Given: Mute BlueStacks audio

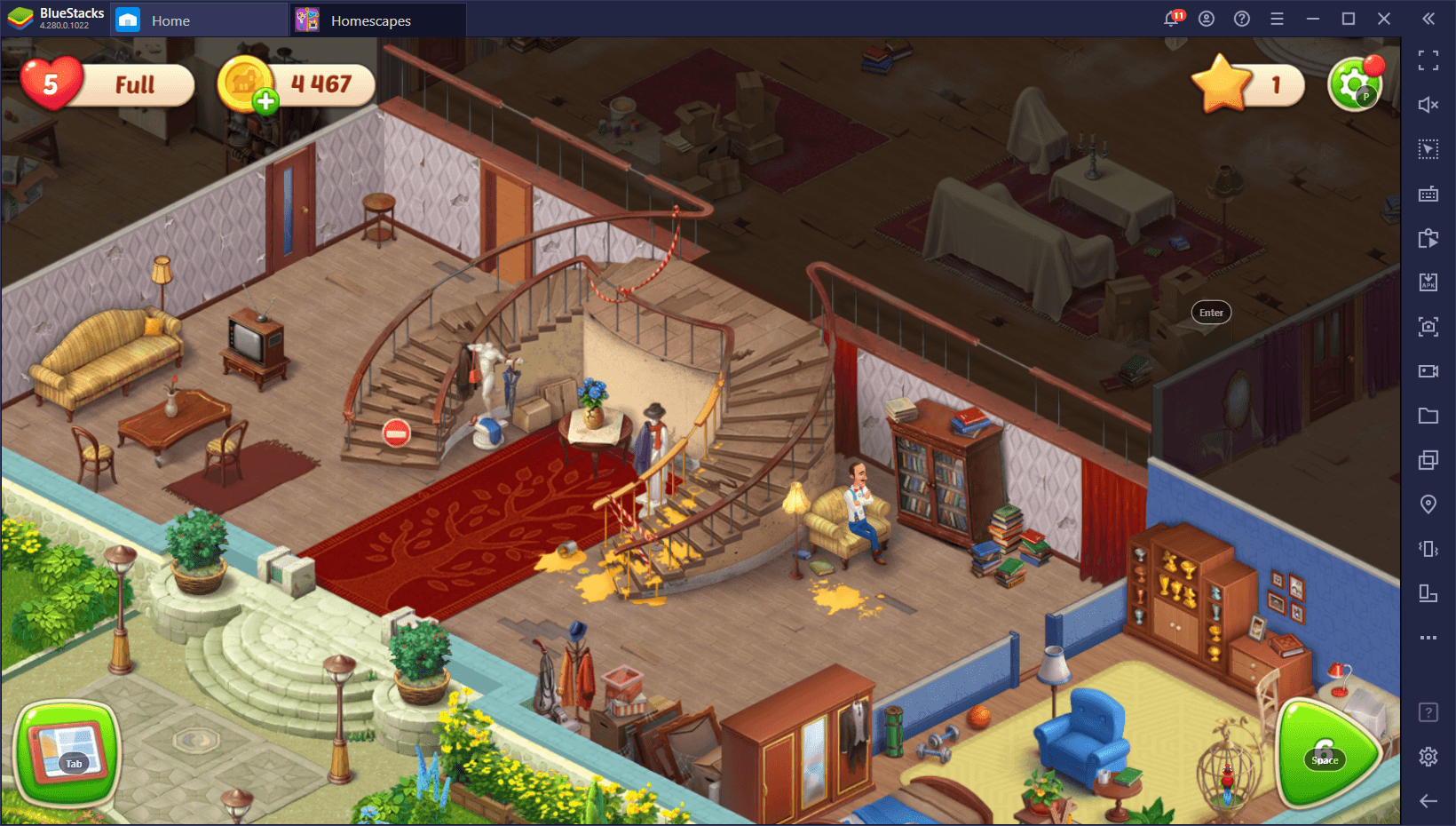Looking at the screenshot, I should coord(1428,105).
